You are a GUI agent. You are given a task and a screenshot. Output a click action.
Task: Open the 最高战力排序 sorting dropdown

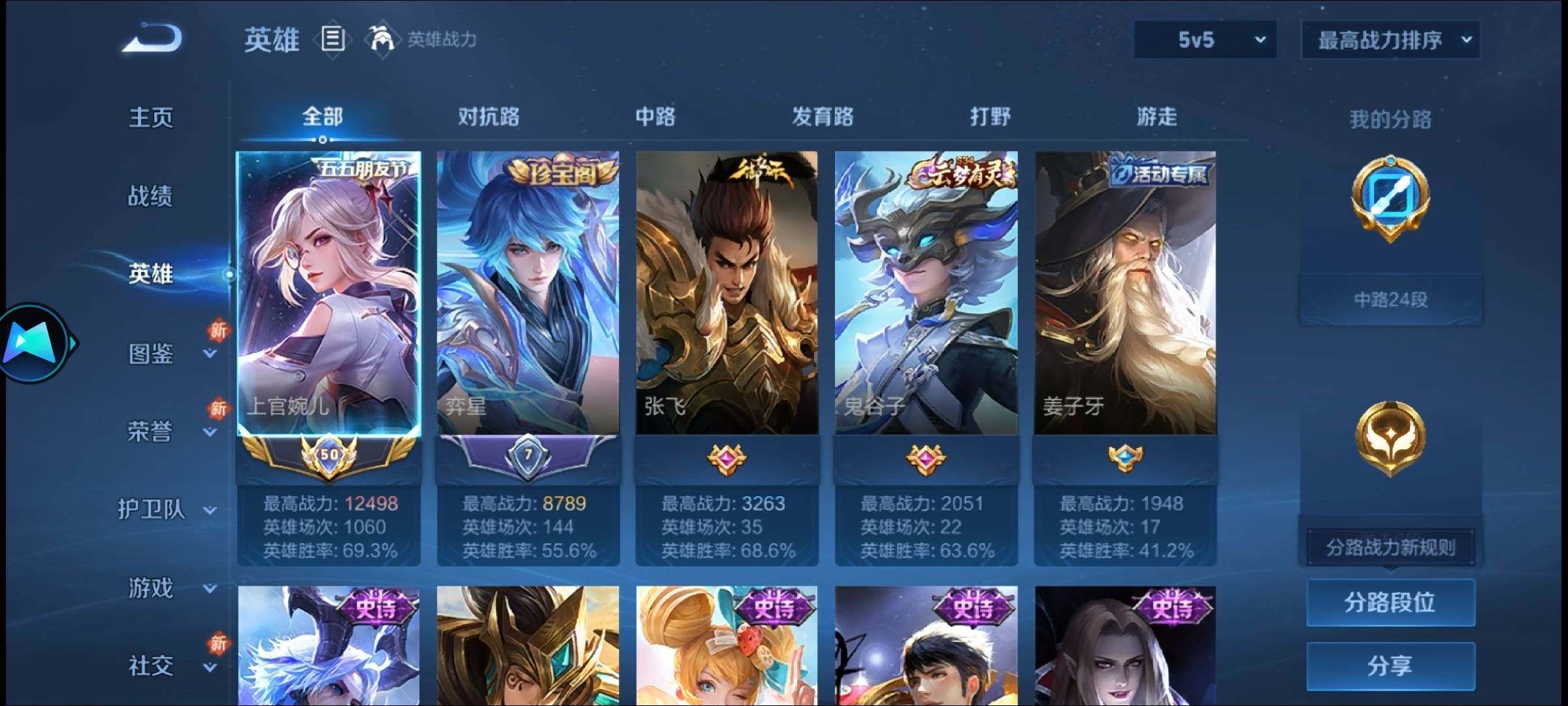pyautogui.click(x=1390, y=39)
